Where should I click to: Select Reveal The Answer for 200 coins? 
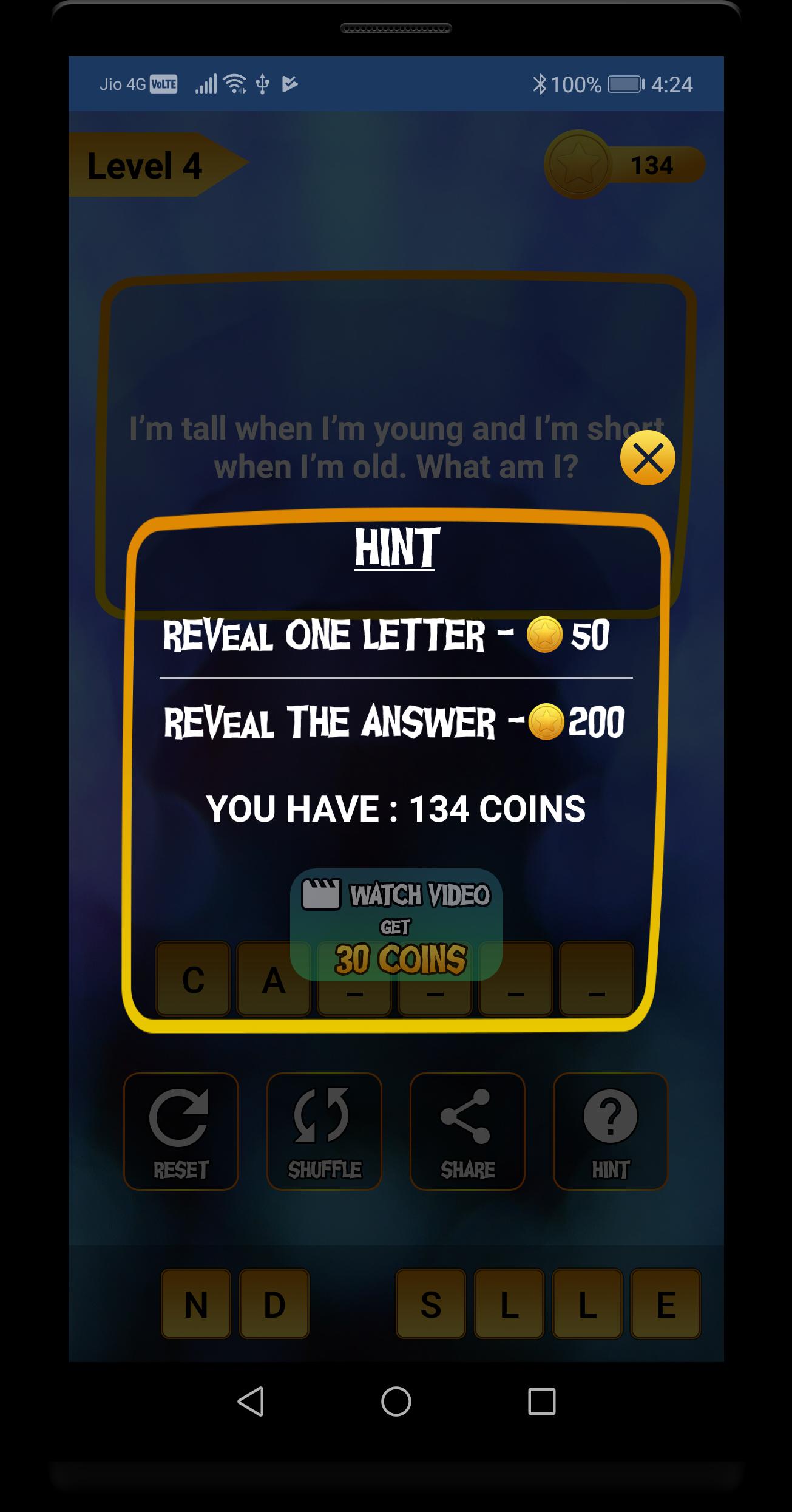click(394, 722)
